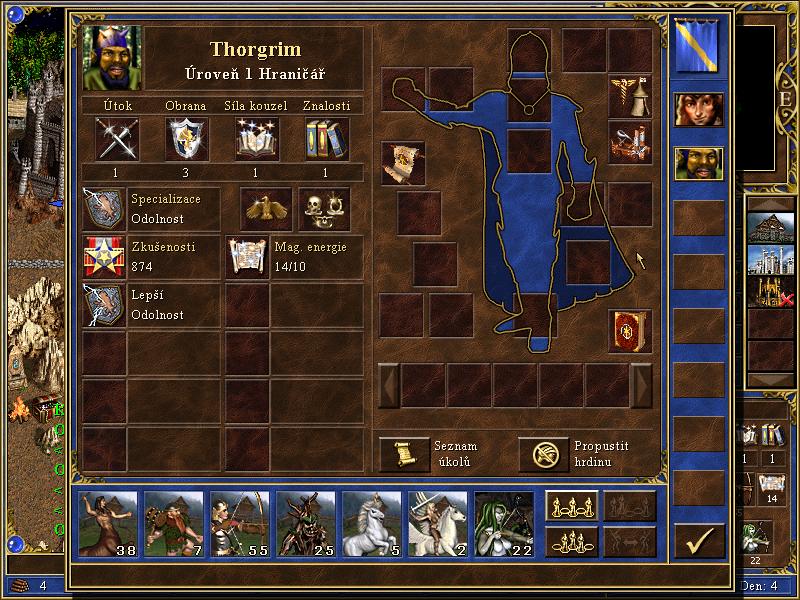The height and width of the screenshot is (600, 800).
Task: Select the elf archer stack of 55
Action: pyautogui.click(x=242, y=523)
